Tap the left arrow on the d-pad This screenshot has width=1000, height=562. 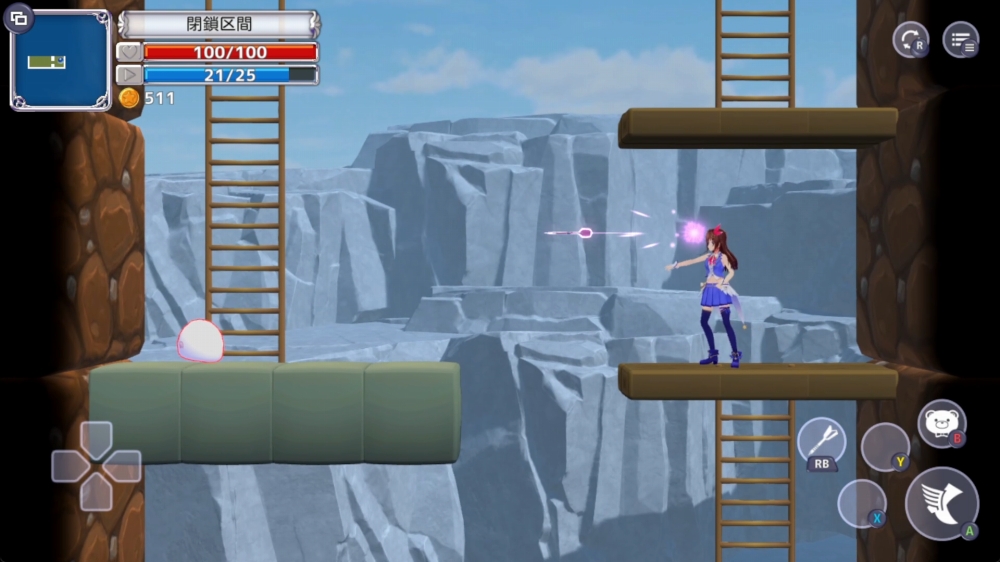coord(68,466)
